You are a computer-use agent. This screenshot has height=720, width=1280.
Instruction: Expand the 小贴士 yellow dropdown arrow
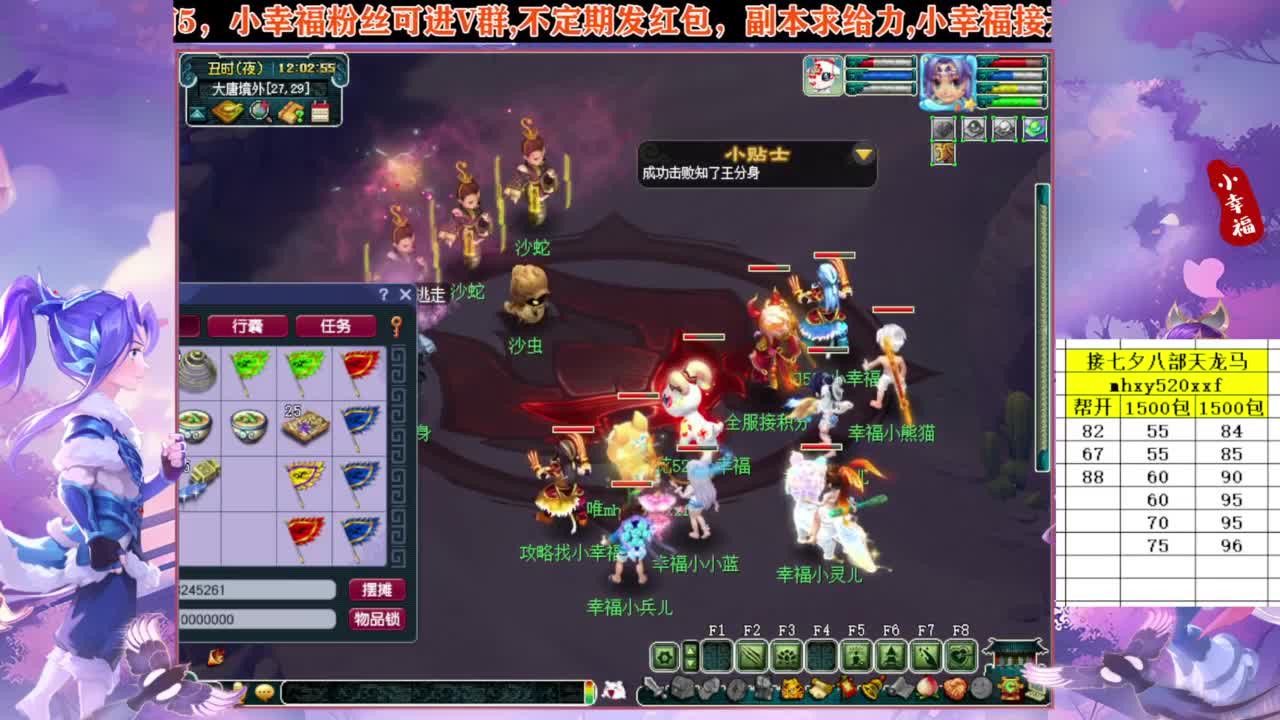(860, 156)
